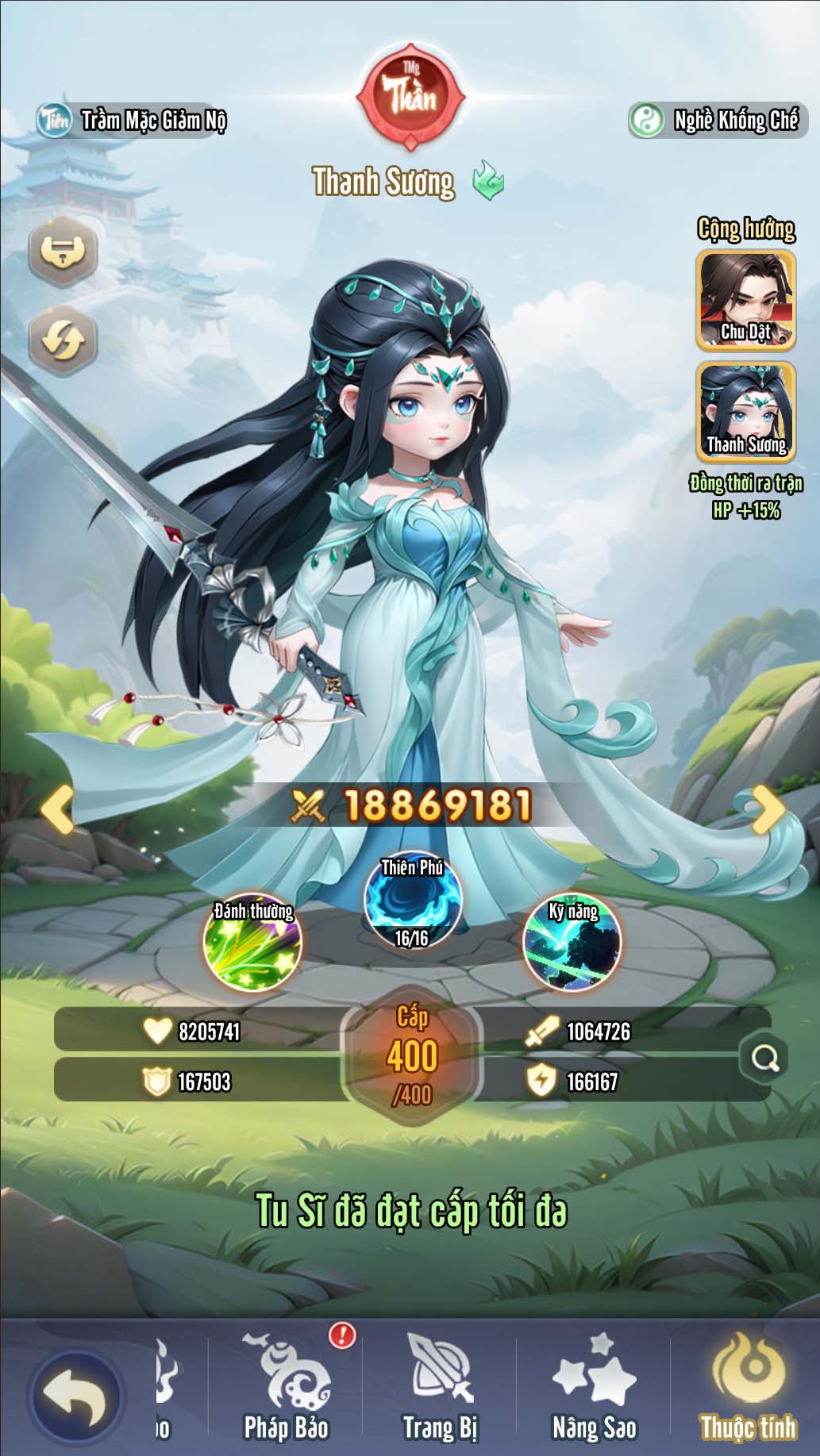Tap the Trầm Mặc Giảm Nộ tag

[133, 121]
